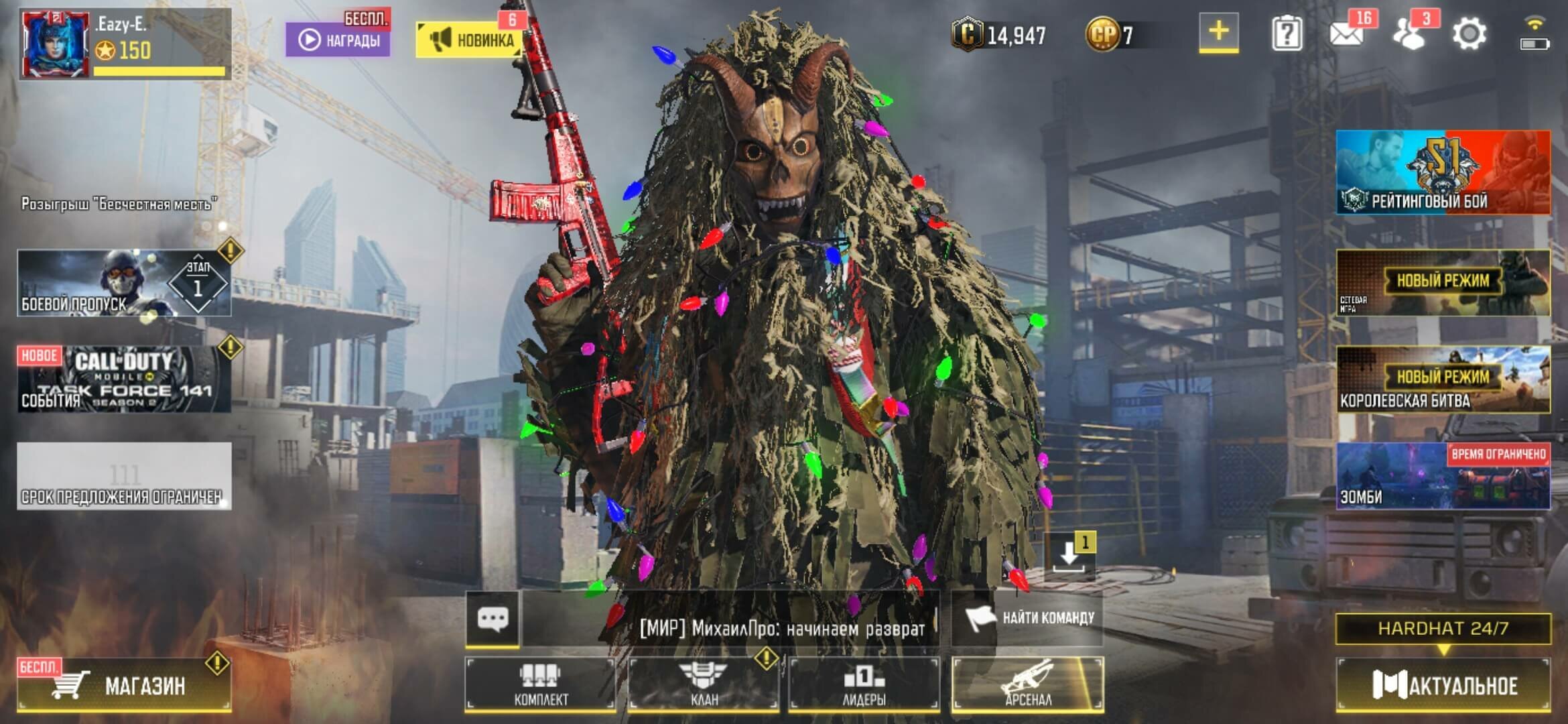Click Найти команду to find a team
The image size is (1568, 724).
(1027, 618)
